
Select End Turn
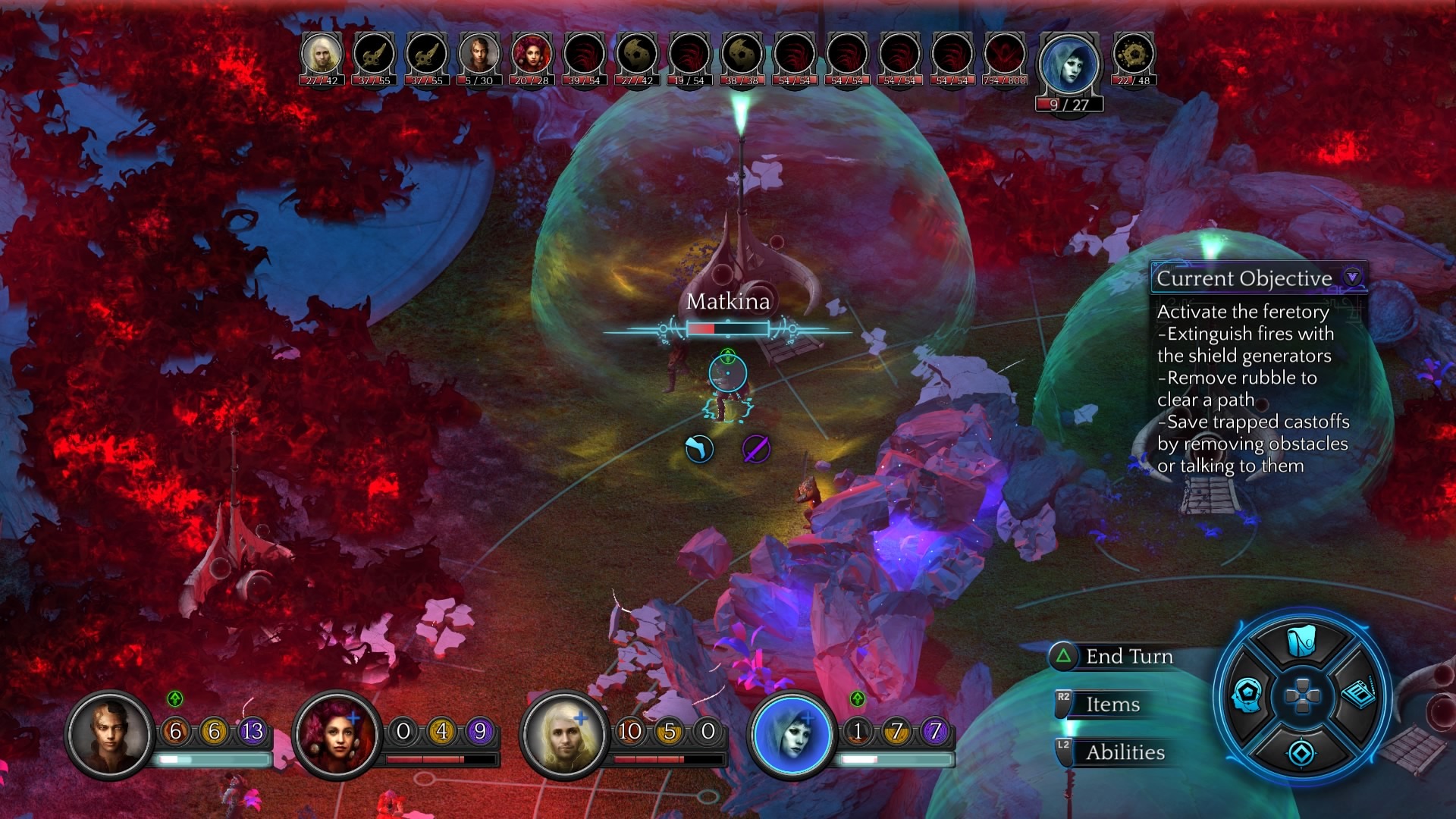[x=1128, y=657]
